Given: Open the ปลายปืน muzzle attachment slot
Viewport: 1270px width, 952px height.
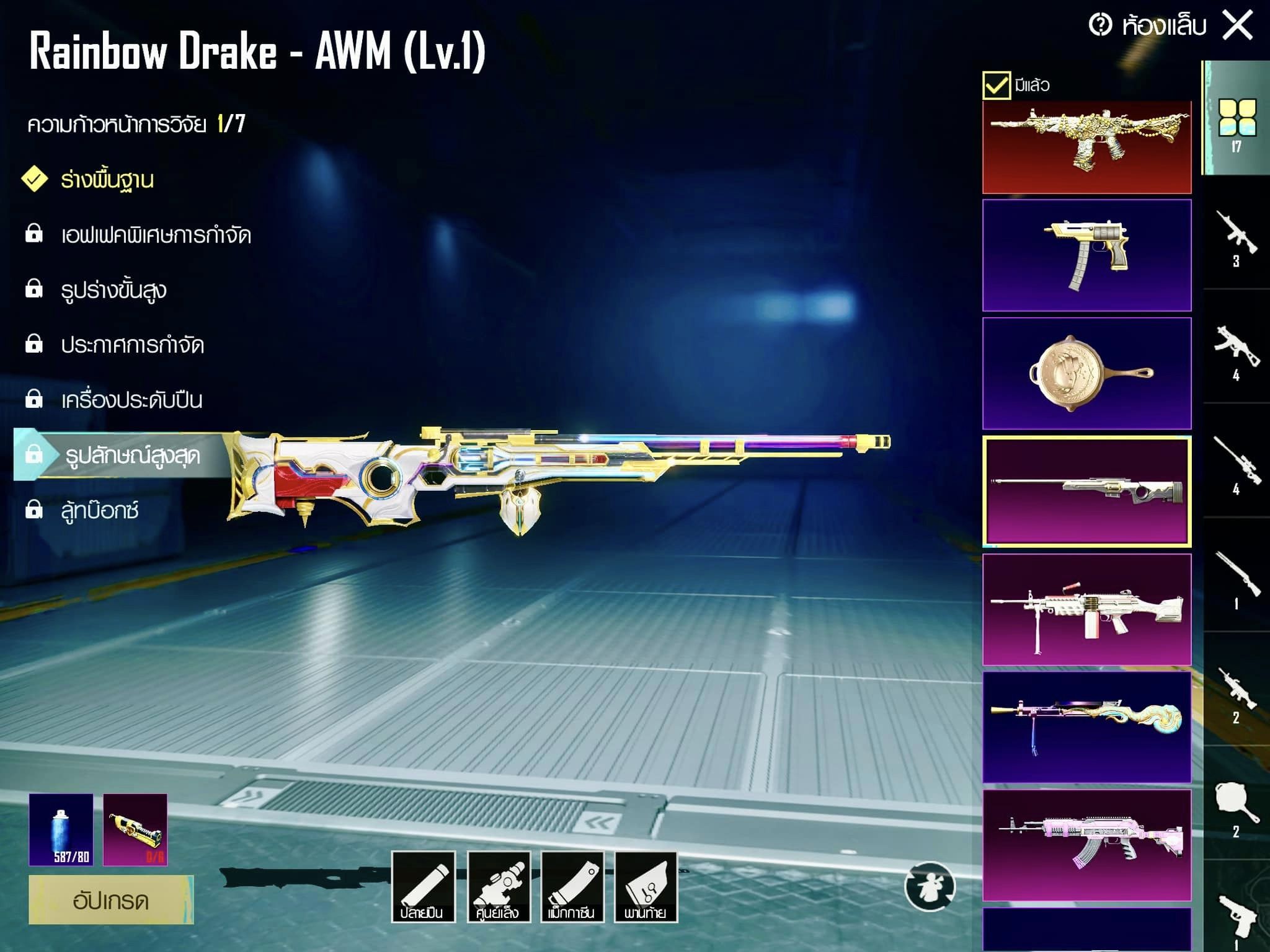Looking at the screenshot, I should point(423,887).
